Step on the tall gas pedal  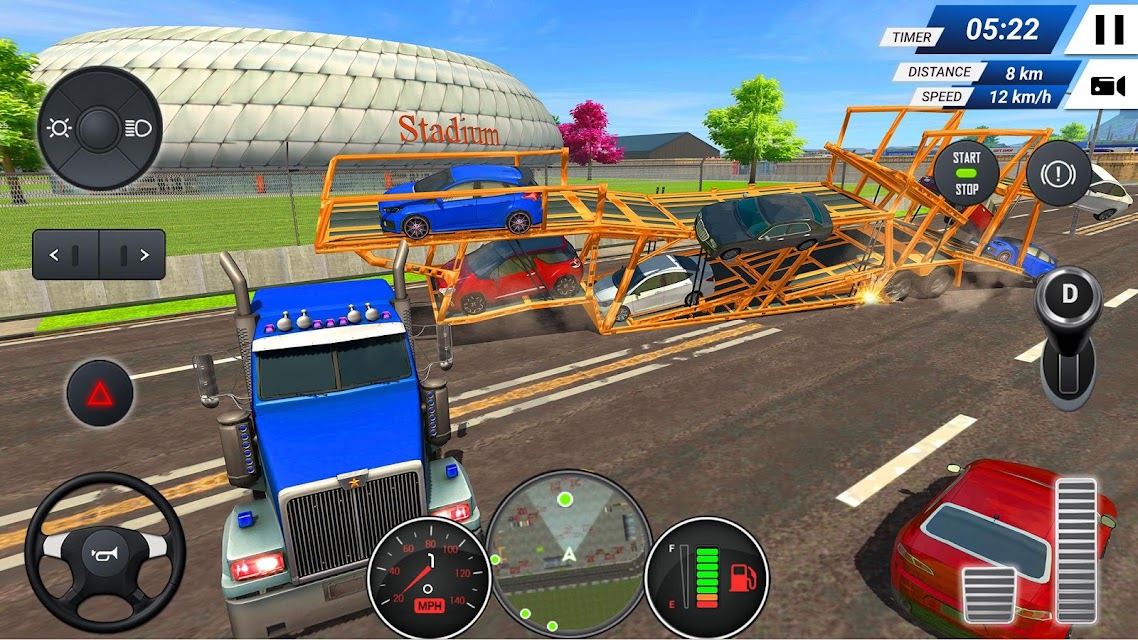(x=1076, y=548)
